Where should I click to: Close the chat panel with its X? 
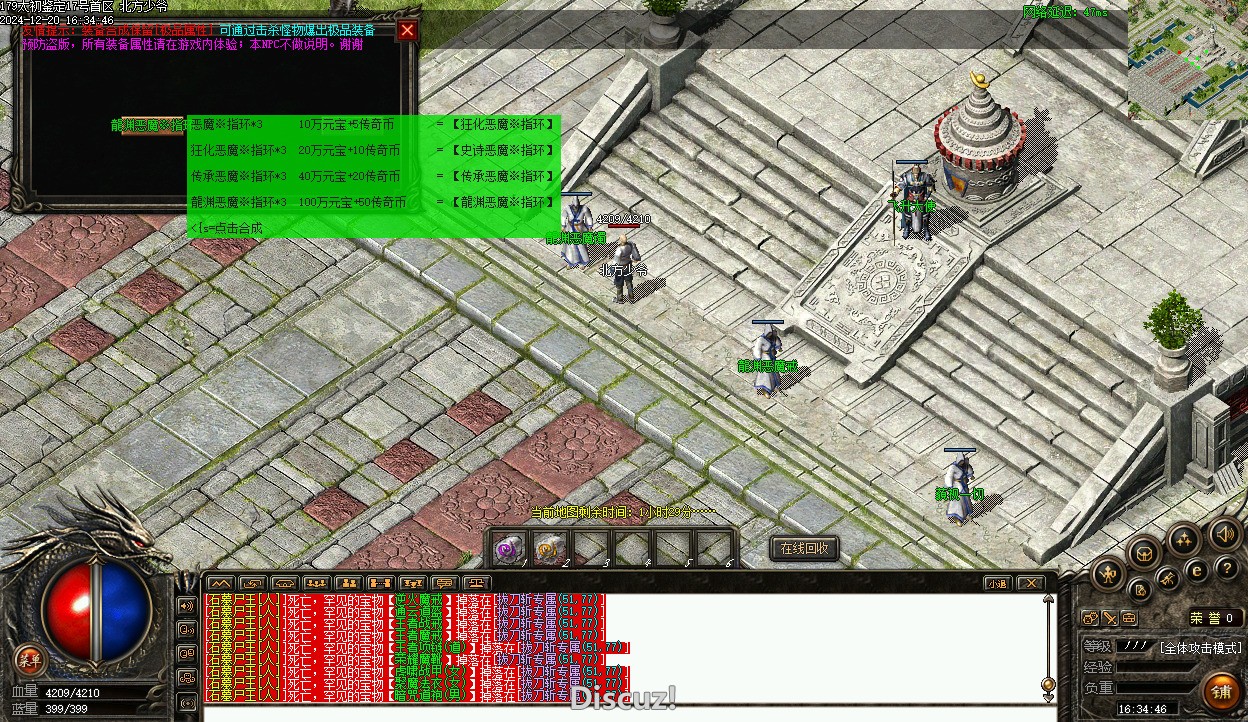tap(1029, 583)
